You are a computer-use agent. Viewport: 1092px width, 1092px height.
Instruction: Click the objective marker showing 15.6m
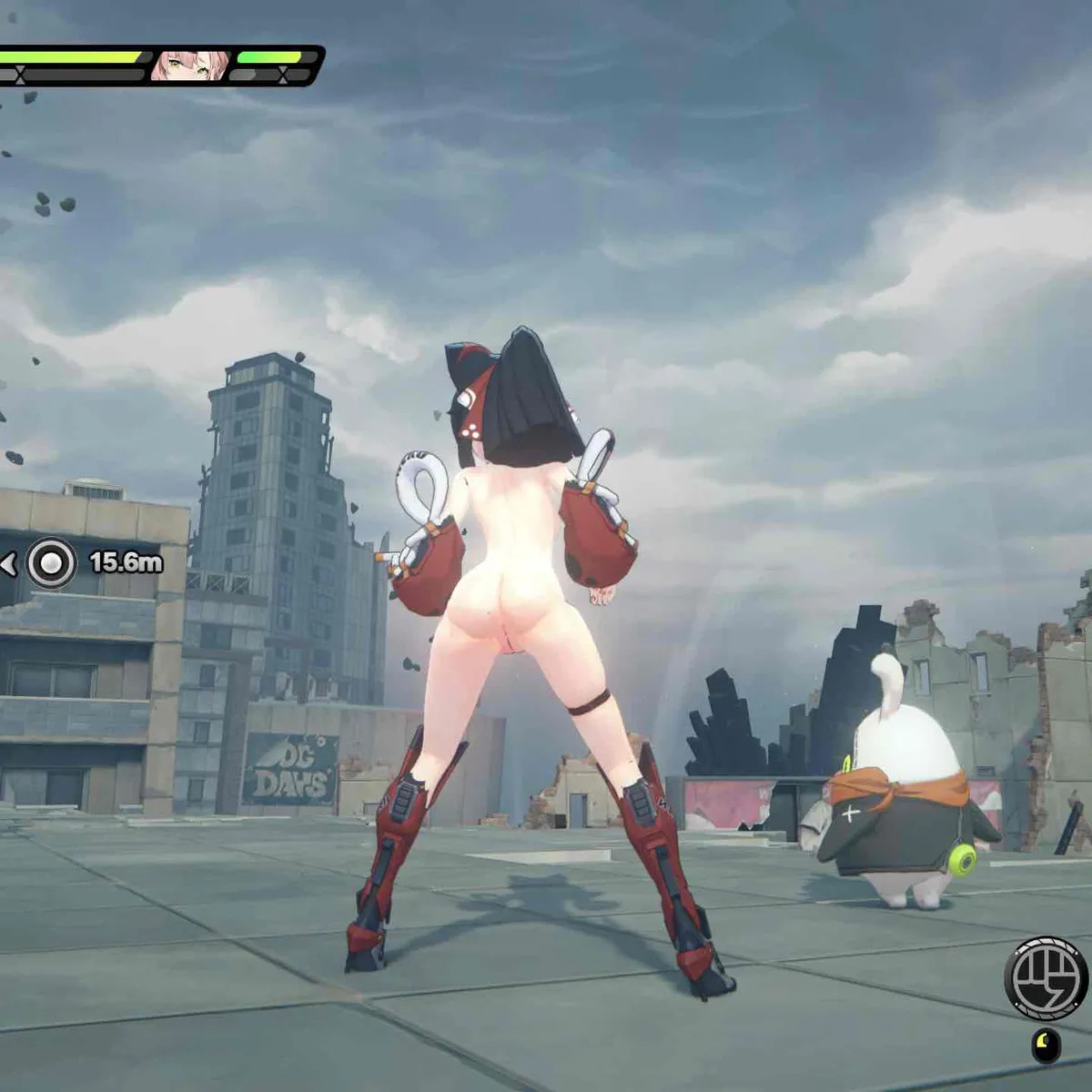click(x=51, y=564)
